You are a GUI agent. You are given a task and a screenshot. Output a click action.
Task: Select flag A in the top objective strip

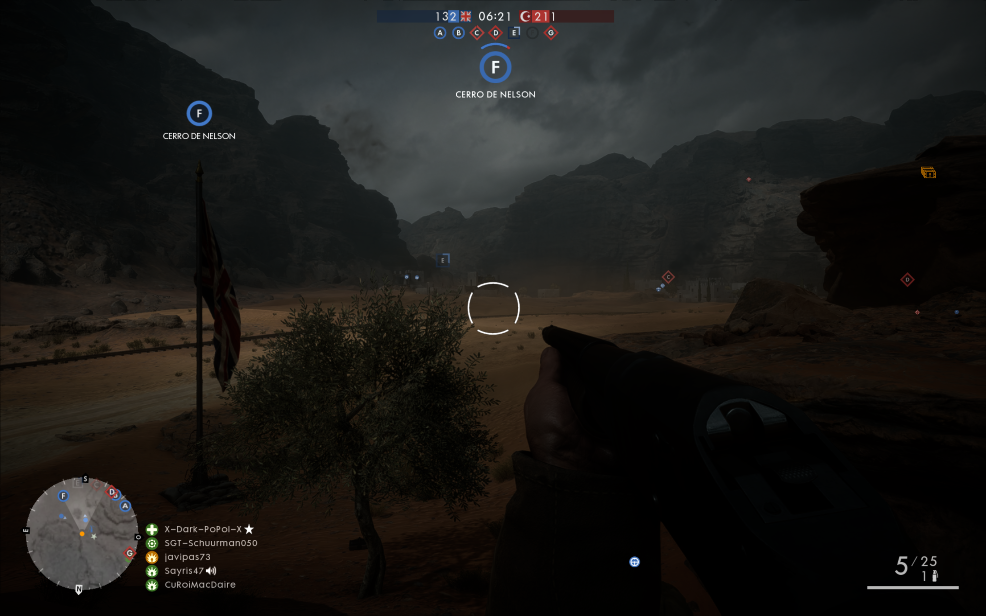440,33
